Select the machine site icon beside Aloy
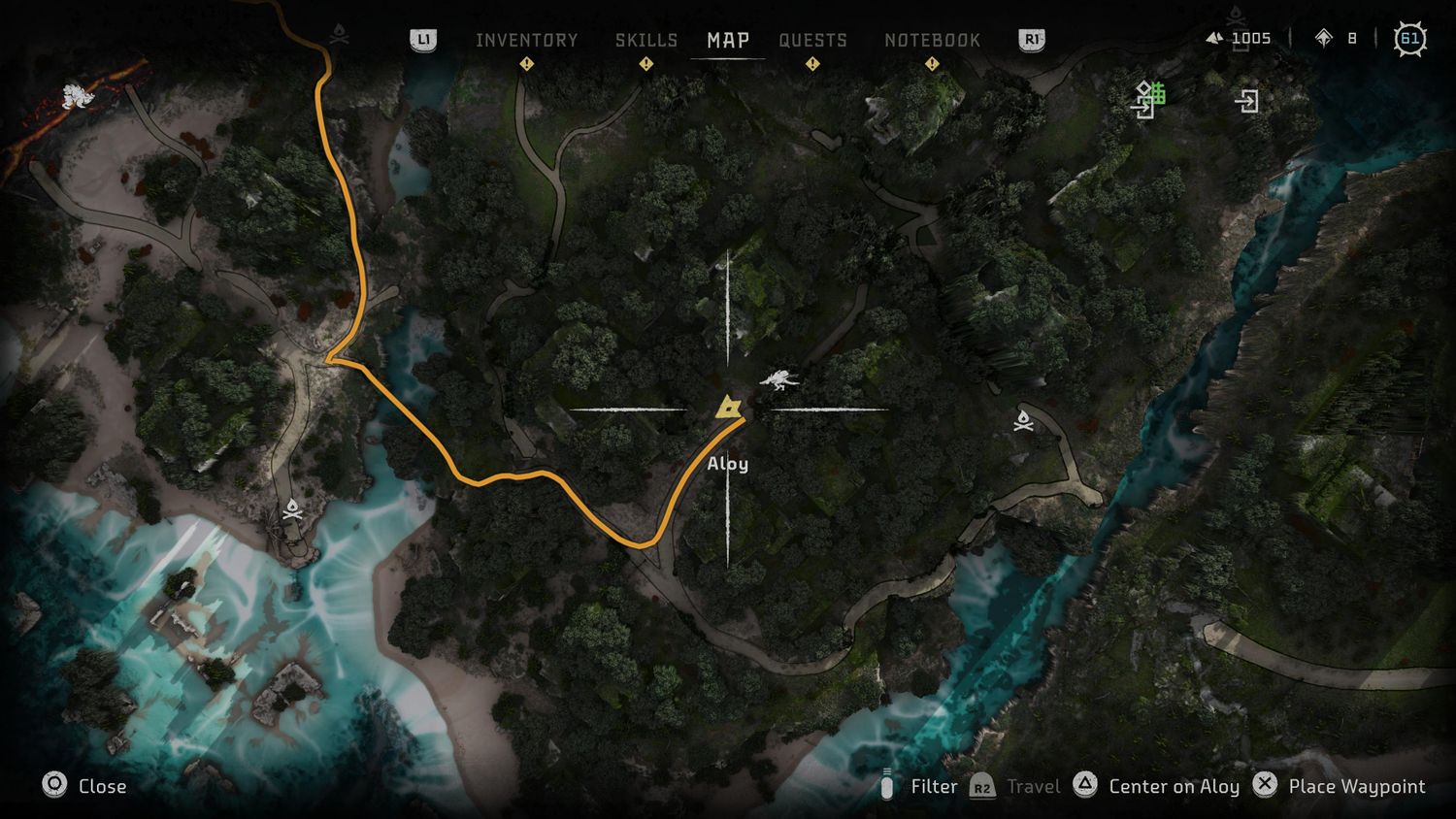 (x=780, y=379)
